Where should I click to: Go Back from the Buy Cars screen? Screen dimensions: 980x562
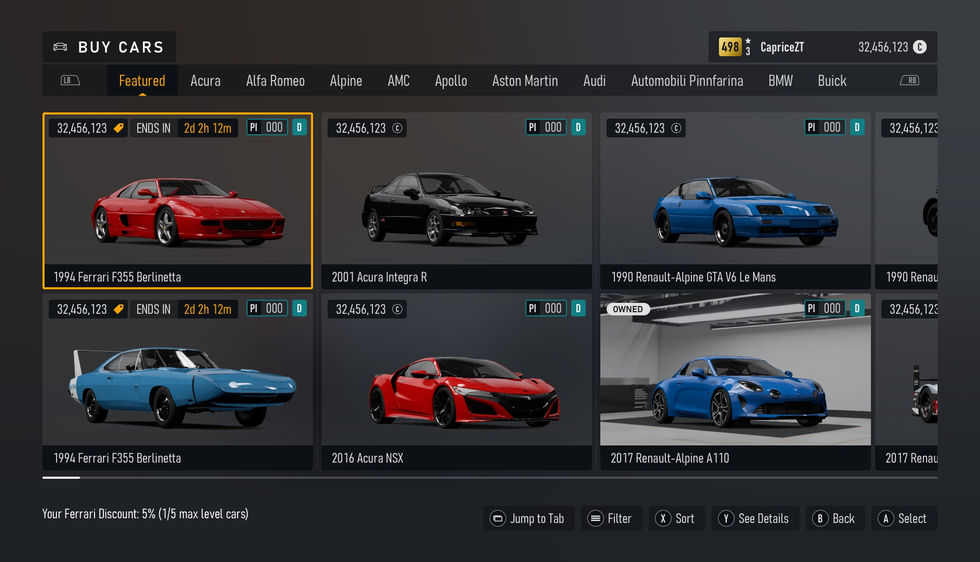[834, 518]
